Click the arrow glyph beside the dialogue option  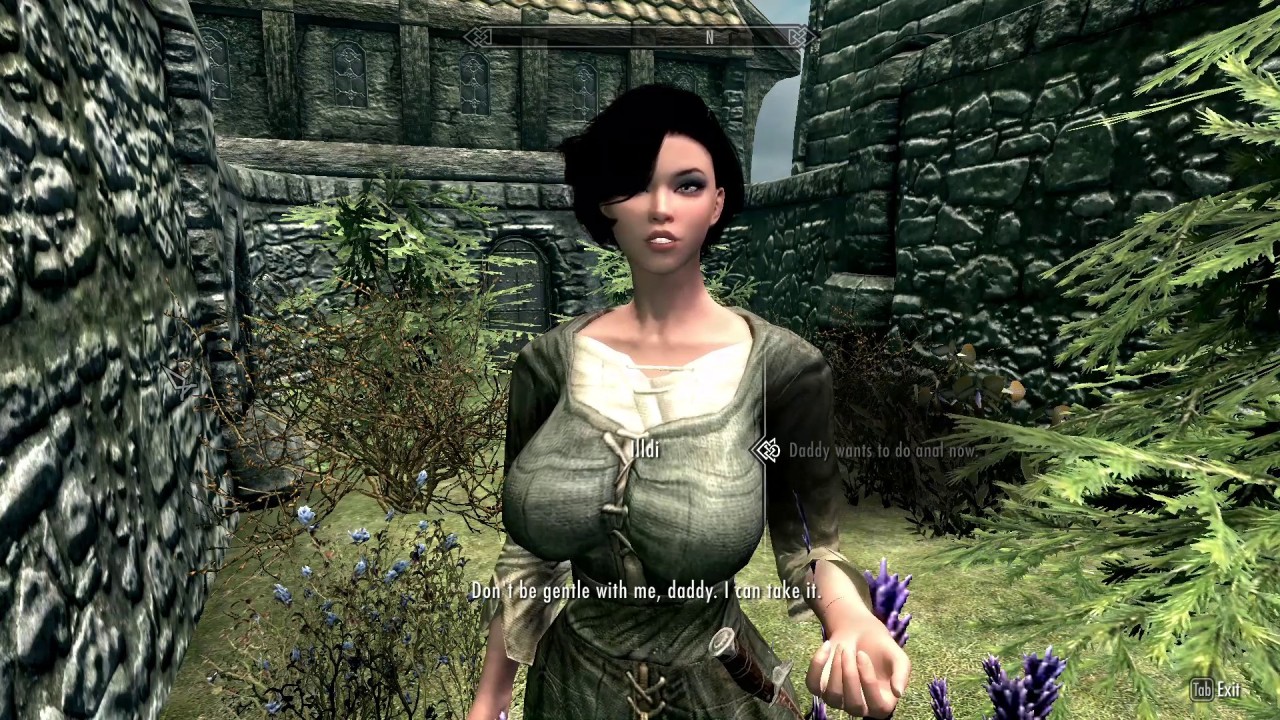pyautogui.click(x=768, y=450)
